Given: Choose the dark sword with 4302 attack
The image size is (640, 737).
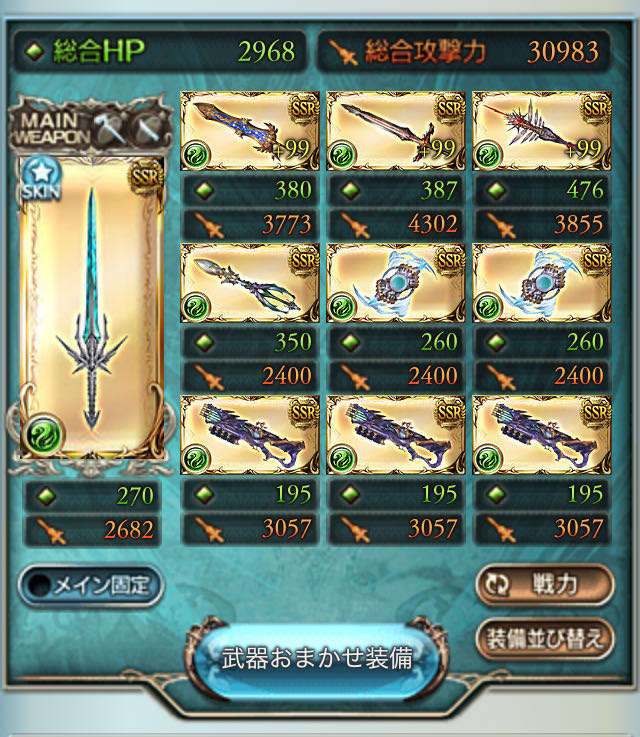Looking at the screenshot, I should [396, 130].
